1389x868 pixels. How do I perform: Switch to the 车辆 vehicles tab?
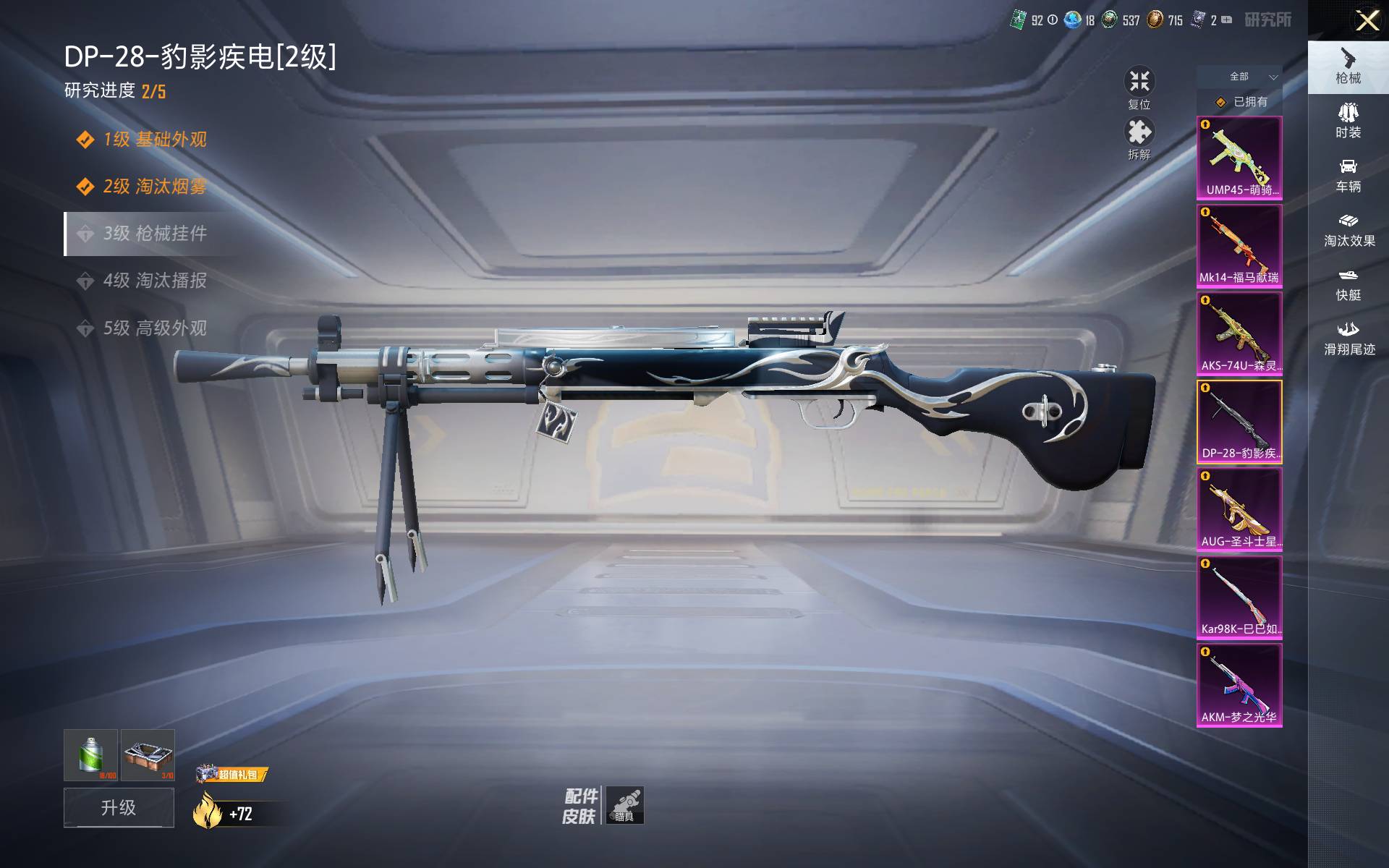pos(1348,176)
